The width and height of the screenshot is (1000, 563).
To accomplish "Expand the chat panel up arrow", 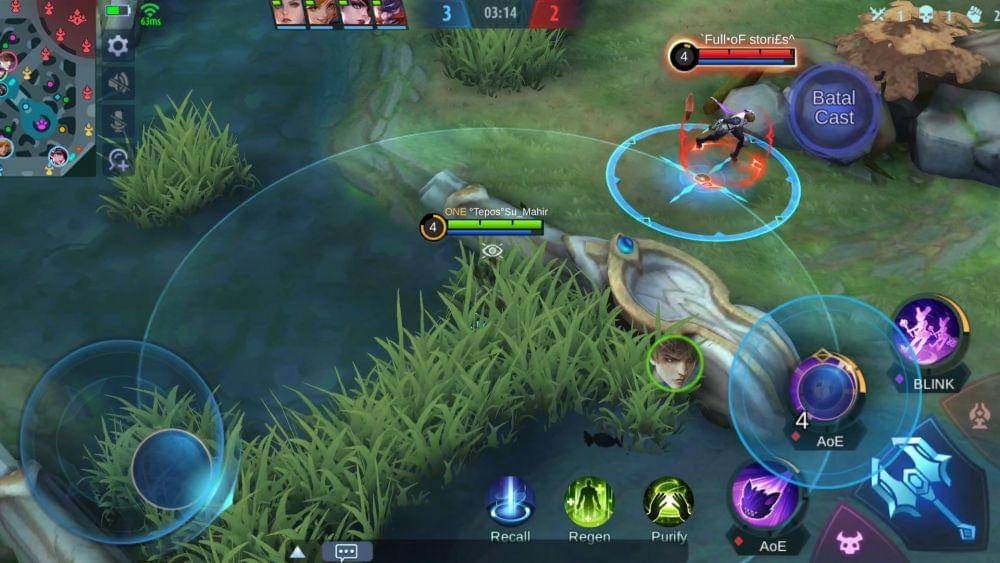I will point(297,552).
